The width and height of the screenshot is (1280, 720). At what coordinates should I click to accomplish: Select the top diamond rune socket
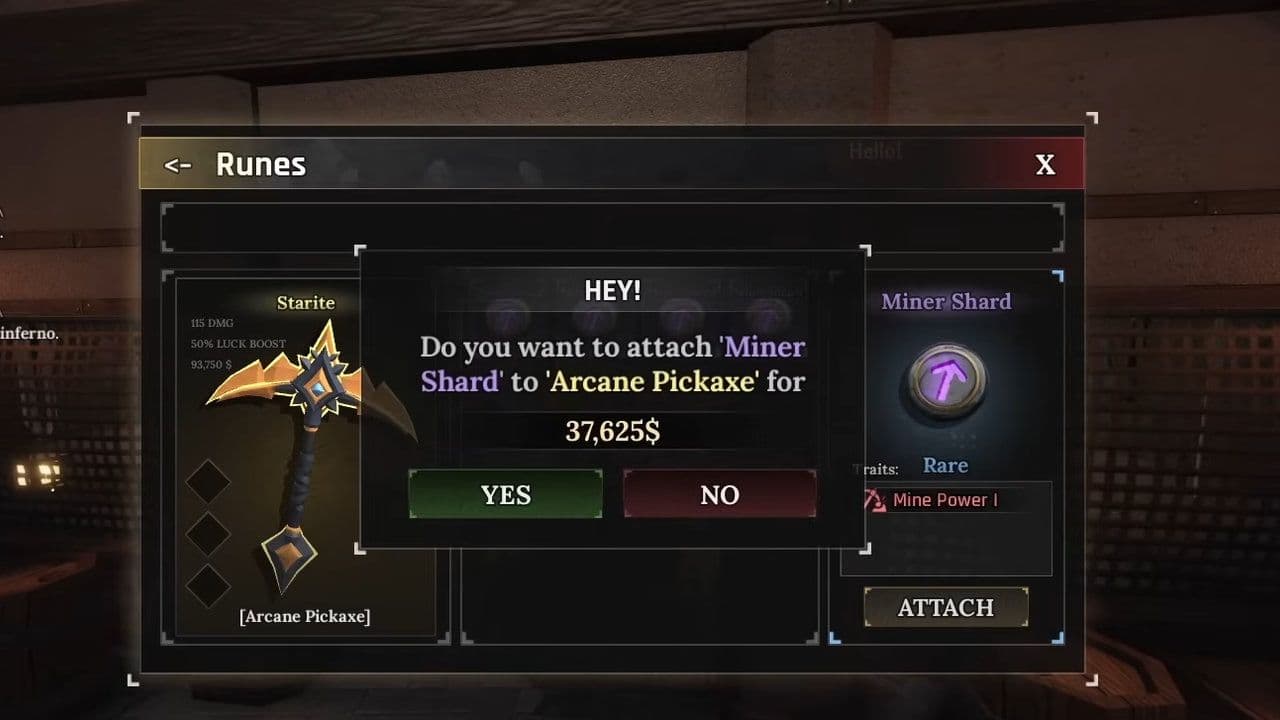pos(208,482)
